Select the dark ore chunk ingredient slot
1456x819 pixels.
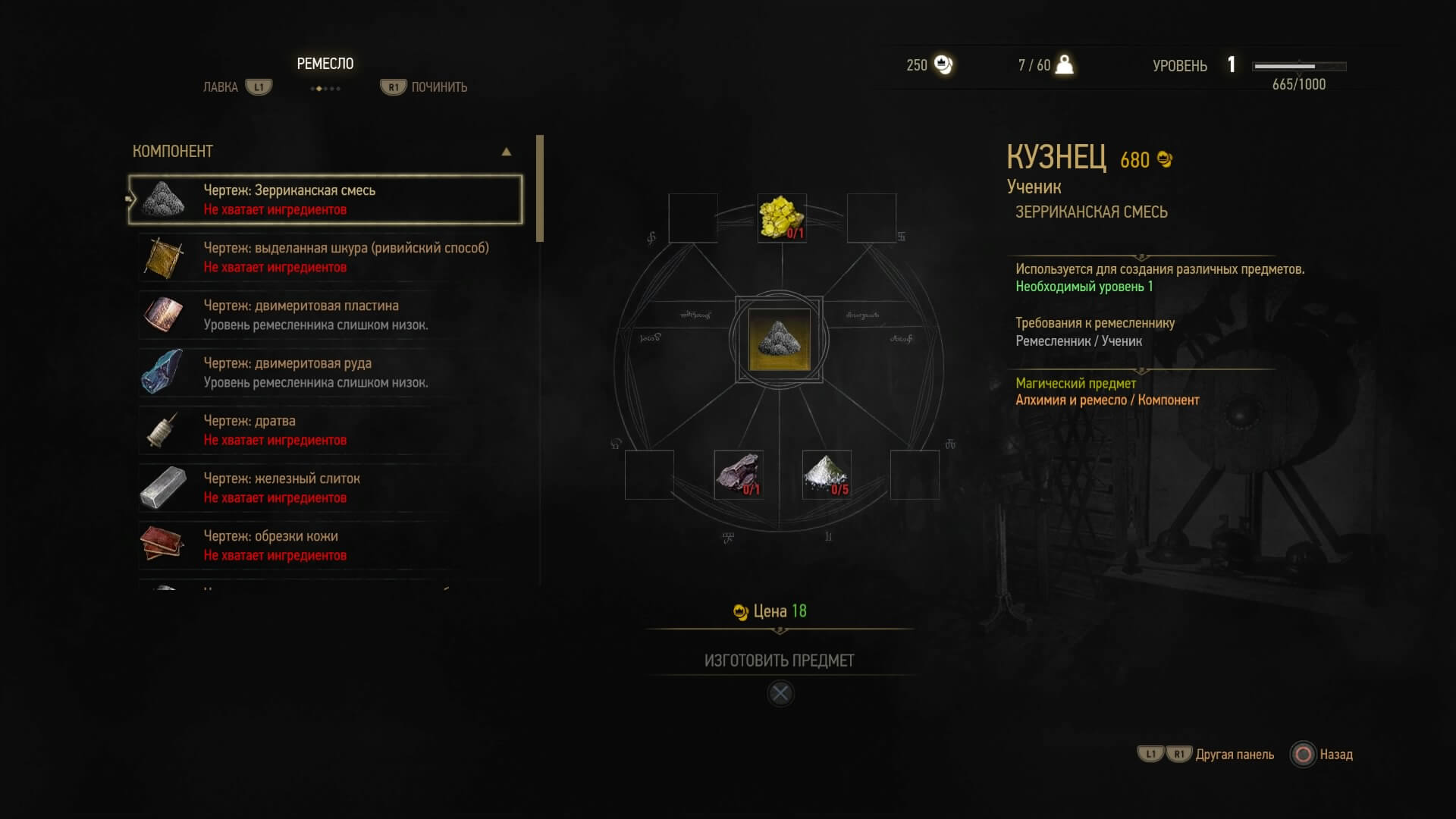click(x=738, y=475)
